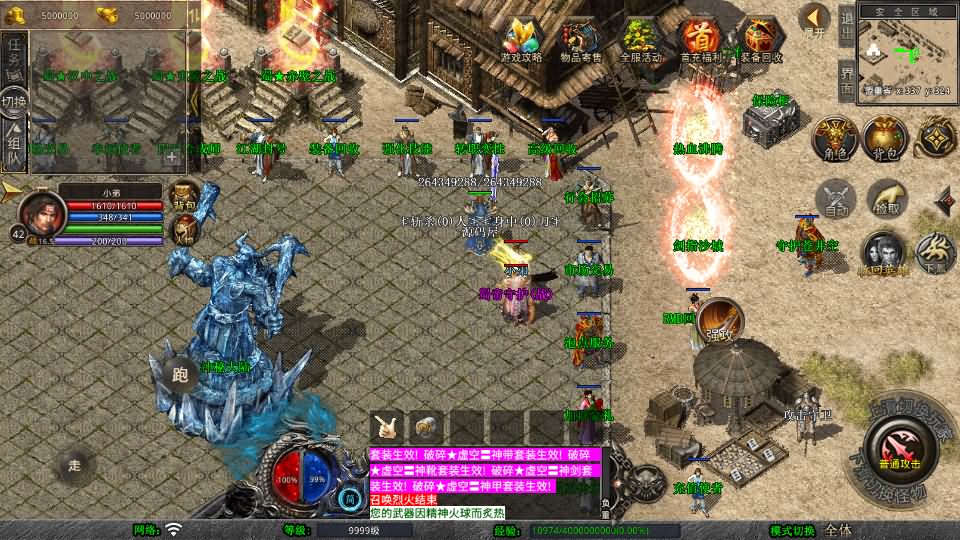Open the 游戏攻略 game guide icon
Screen dimensions: 960x540
[x=521, y=42]
